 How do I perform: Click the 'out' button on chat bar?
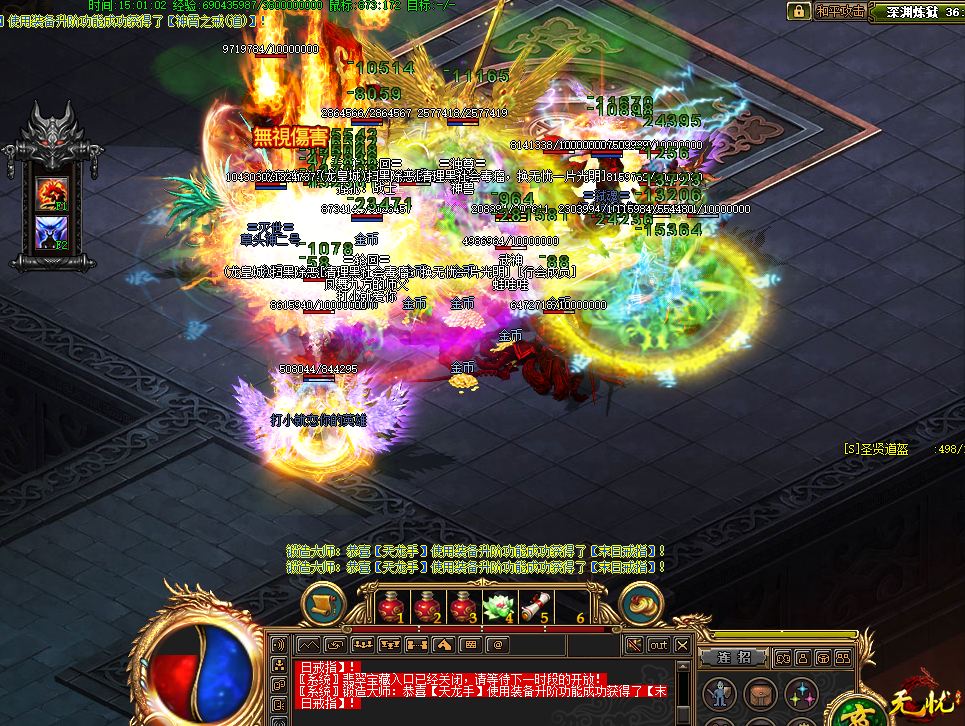(x=658, y=645)
